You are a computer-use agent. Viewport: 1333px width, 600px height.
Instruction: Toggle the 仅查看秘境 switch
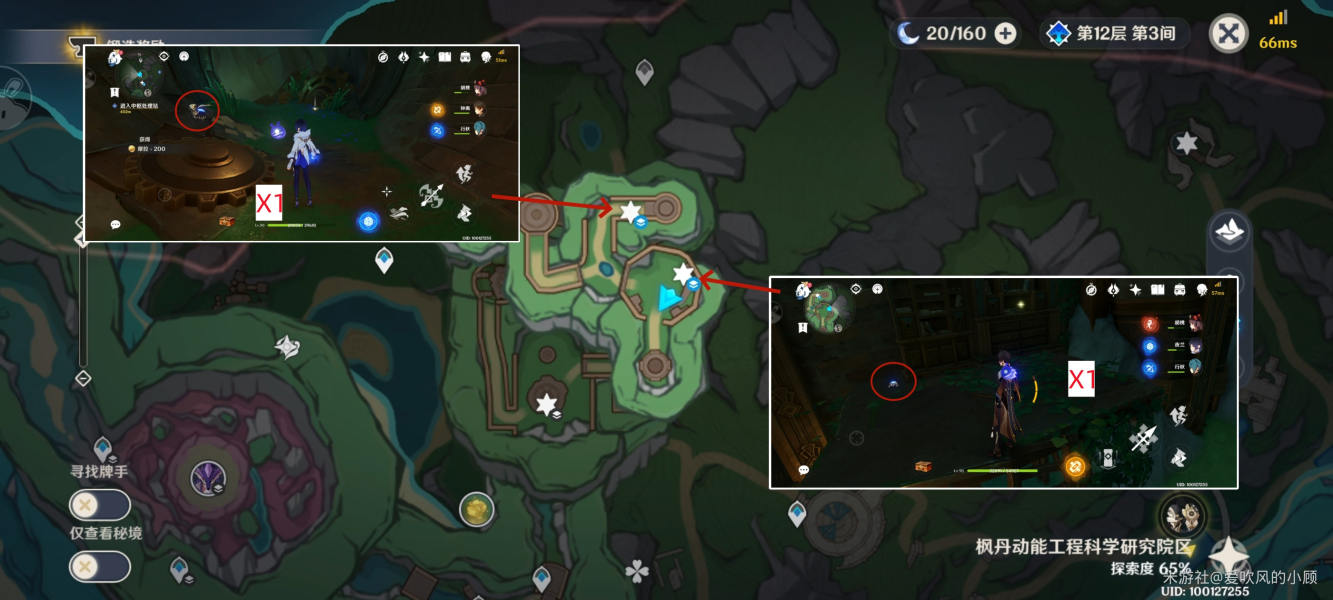pyautogui.click(x=99, y=567)
